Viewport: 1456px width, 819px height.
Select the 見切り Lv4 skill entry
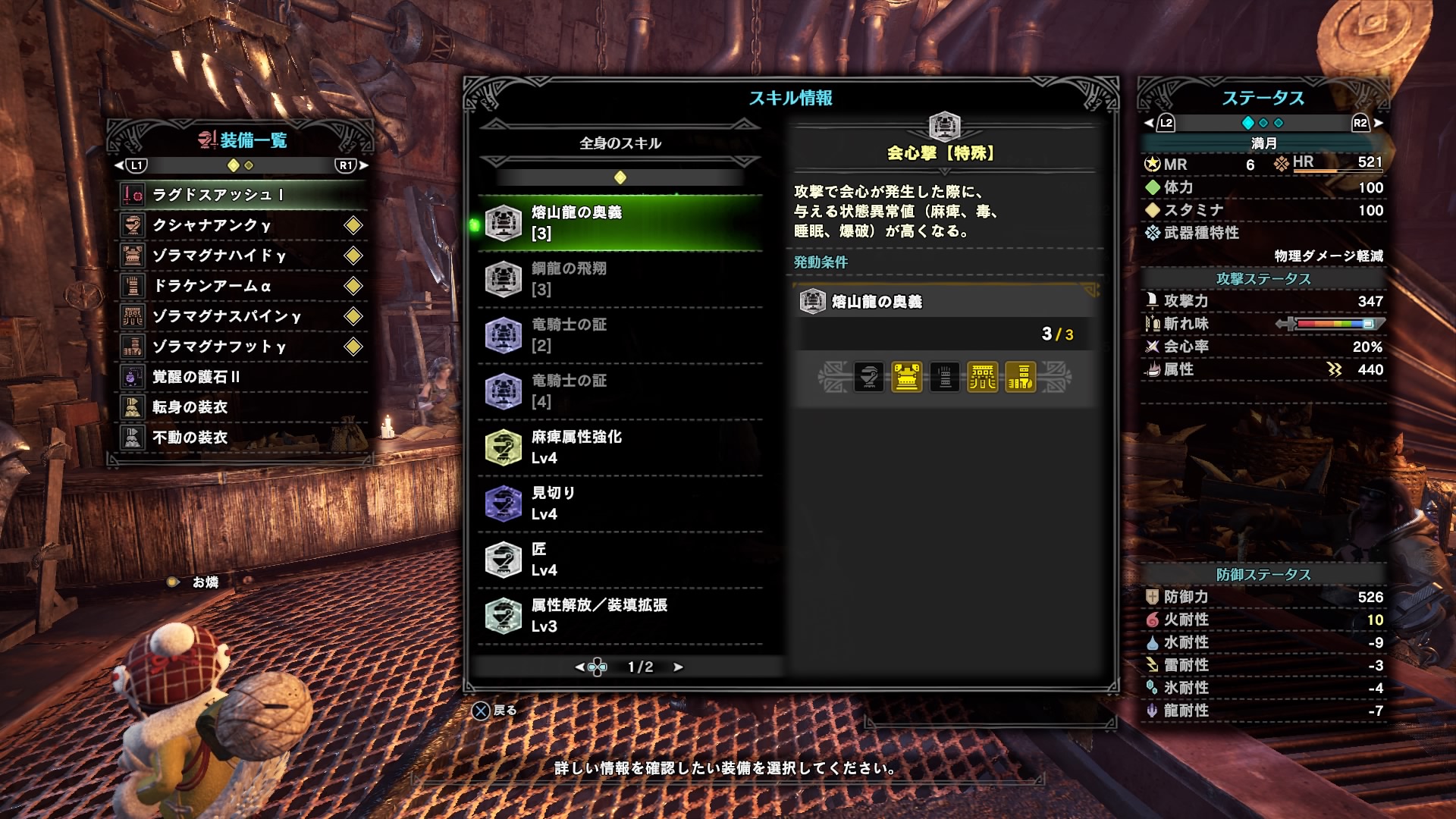[x=620, y=504]
